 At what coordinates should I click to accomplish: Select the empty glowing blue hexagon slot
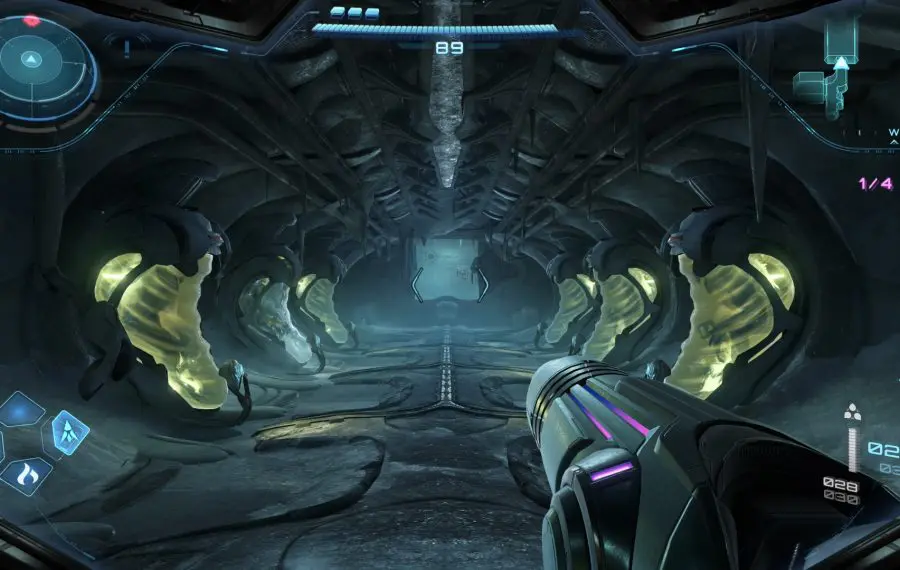(22, 409)
